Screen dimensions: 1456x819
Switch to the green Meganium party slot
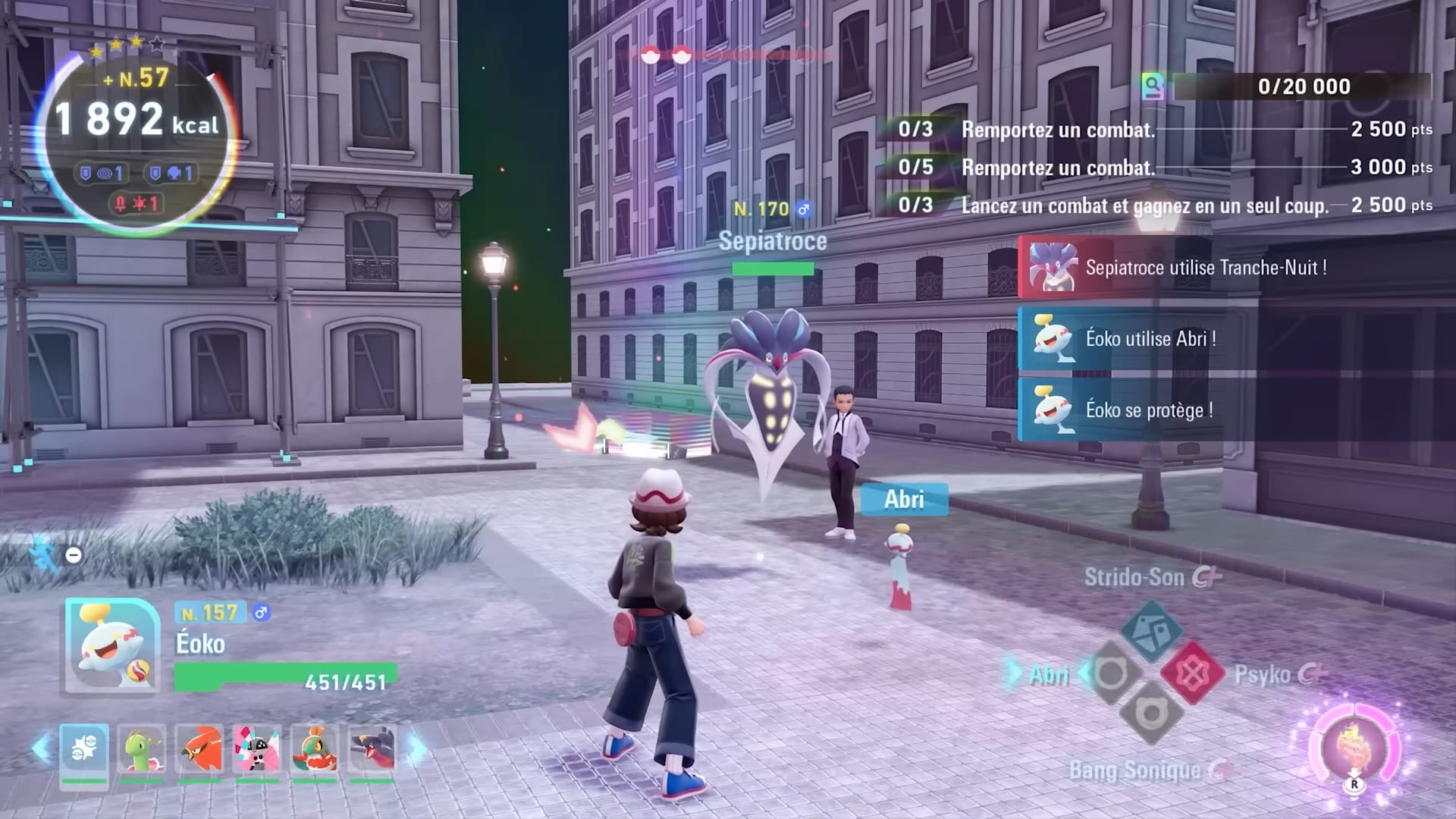click(142, 751)
